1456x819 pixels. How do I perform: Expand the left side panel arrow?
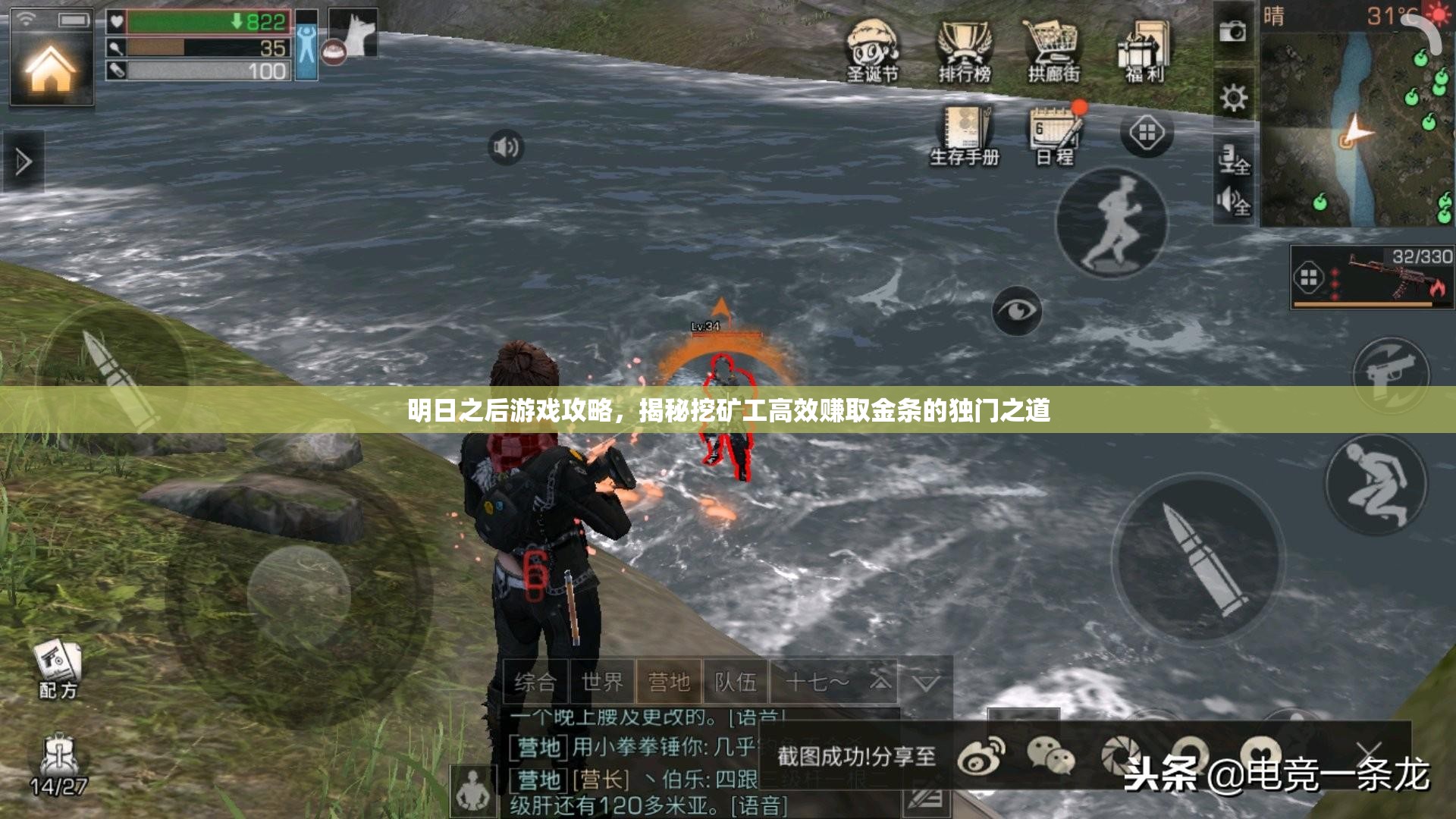click(x=23, y=162)
